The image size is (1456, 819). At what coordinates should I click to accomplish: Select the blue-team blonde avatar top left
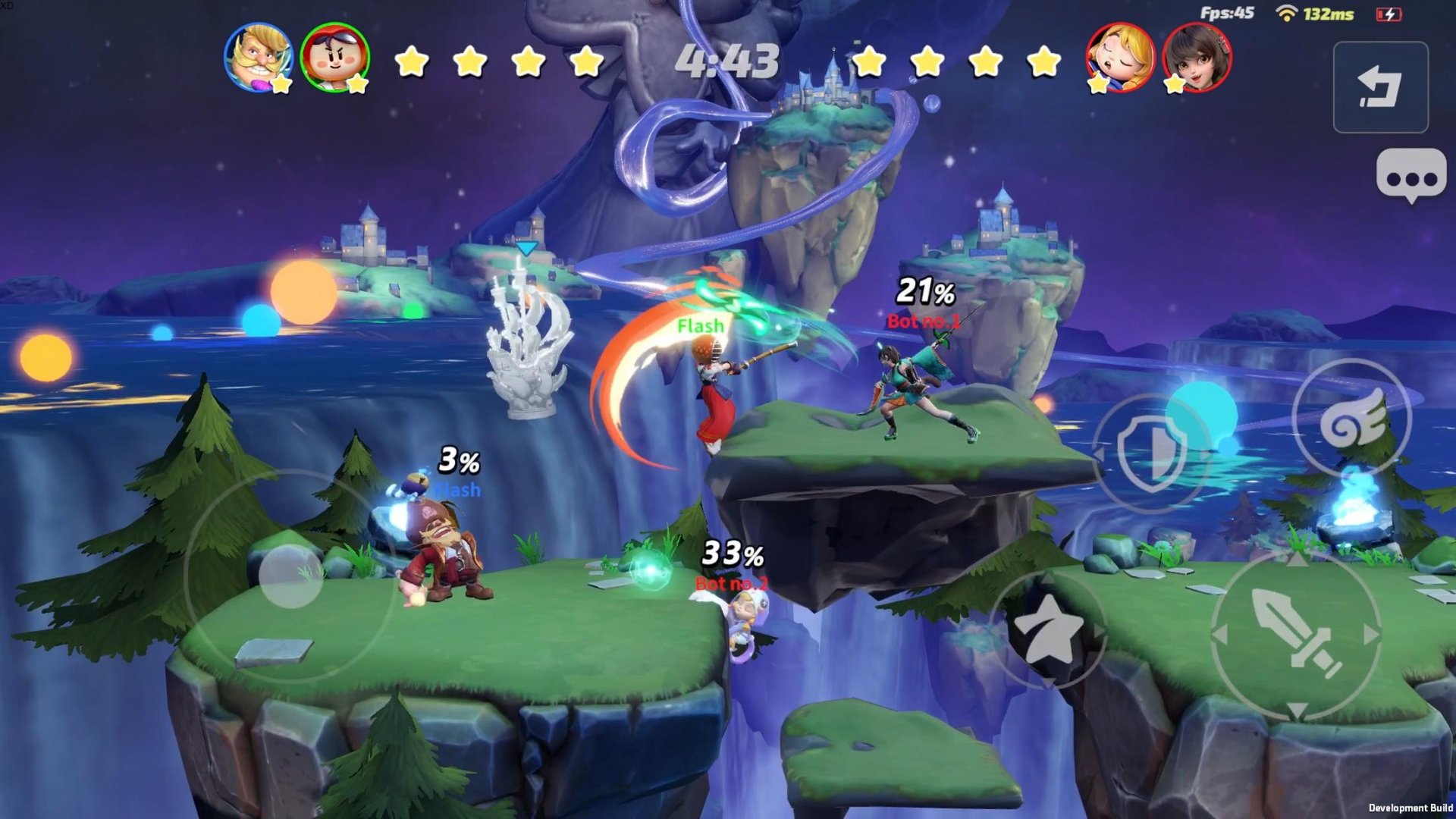[259, 58]
